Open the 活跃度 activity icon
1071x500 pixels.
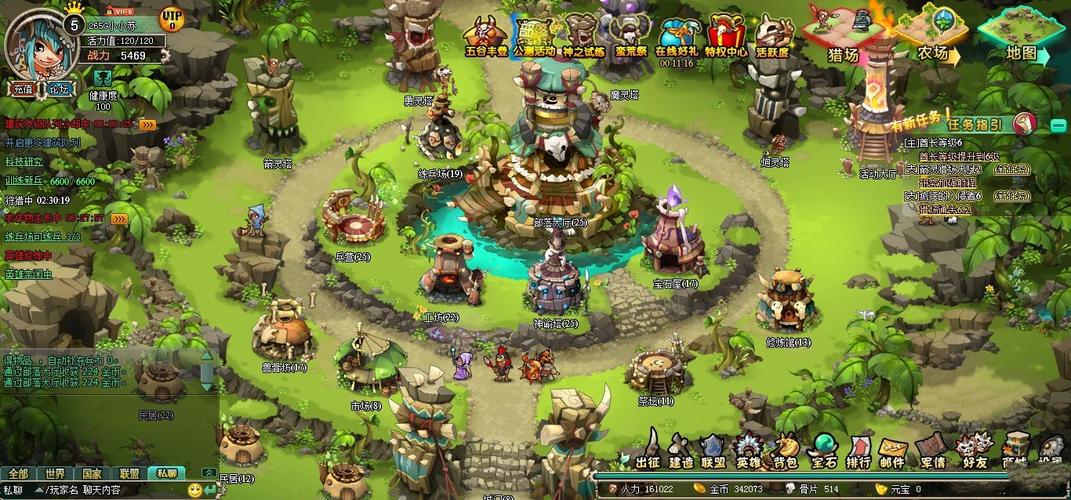772,35
